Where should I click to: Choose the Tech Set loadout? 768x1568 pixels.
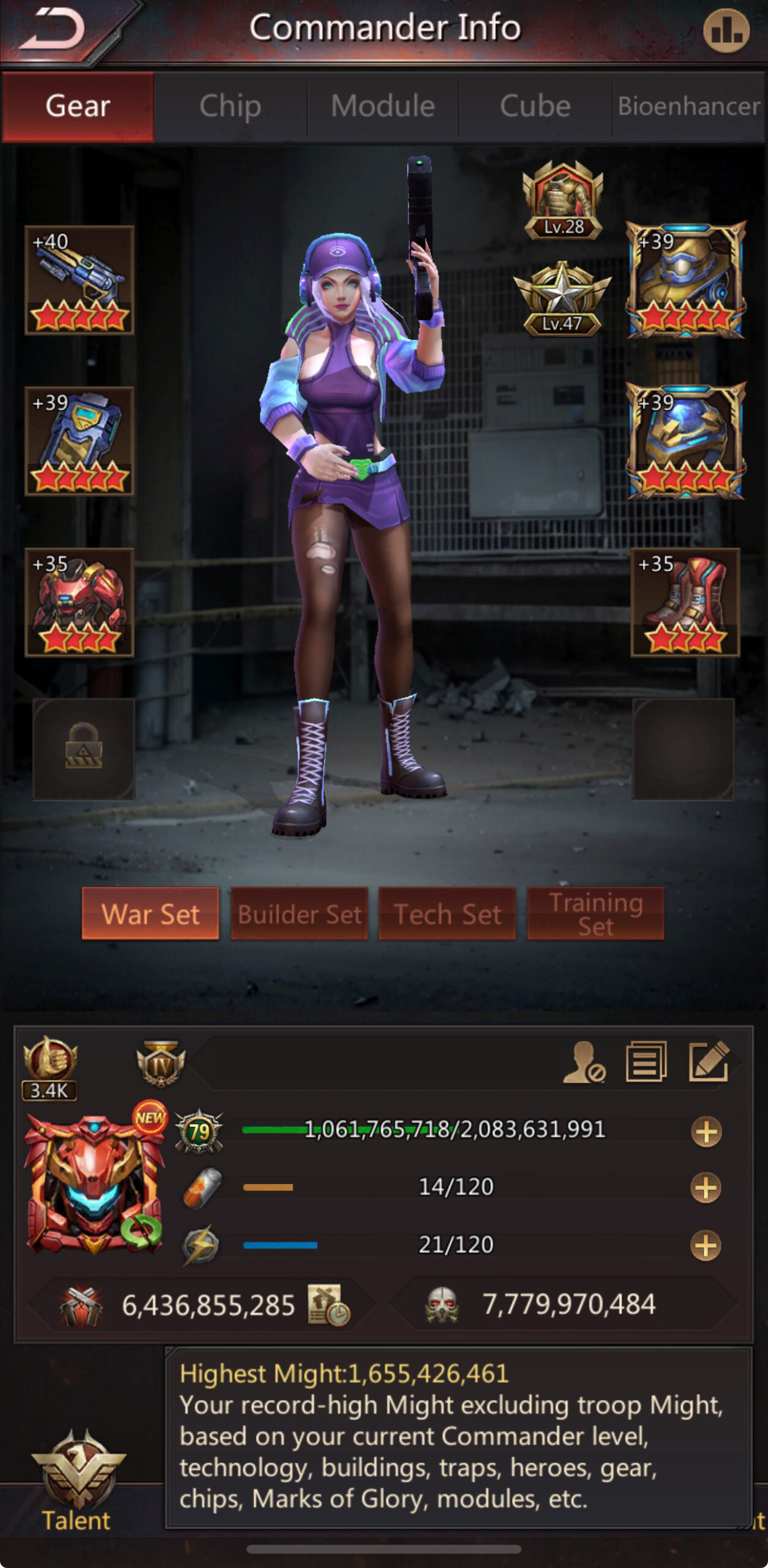448,913
